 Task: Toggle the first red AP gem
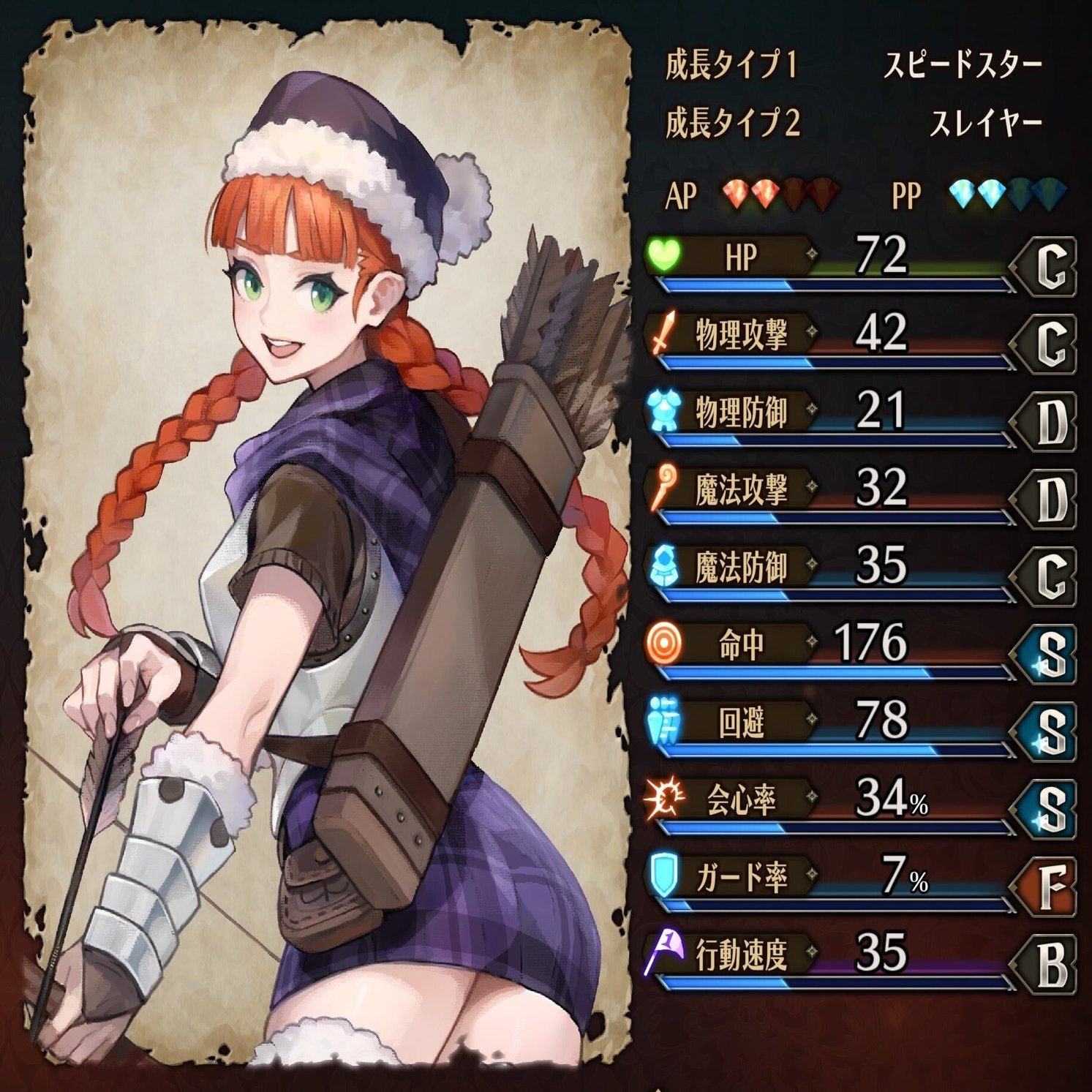pyautogui.click(x=735, y=192)
